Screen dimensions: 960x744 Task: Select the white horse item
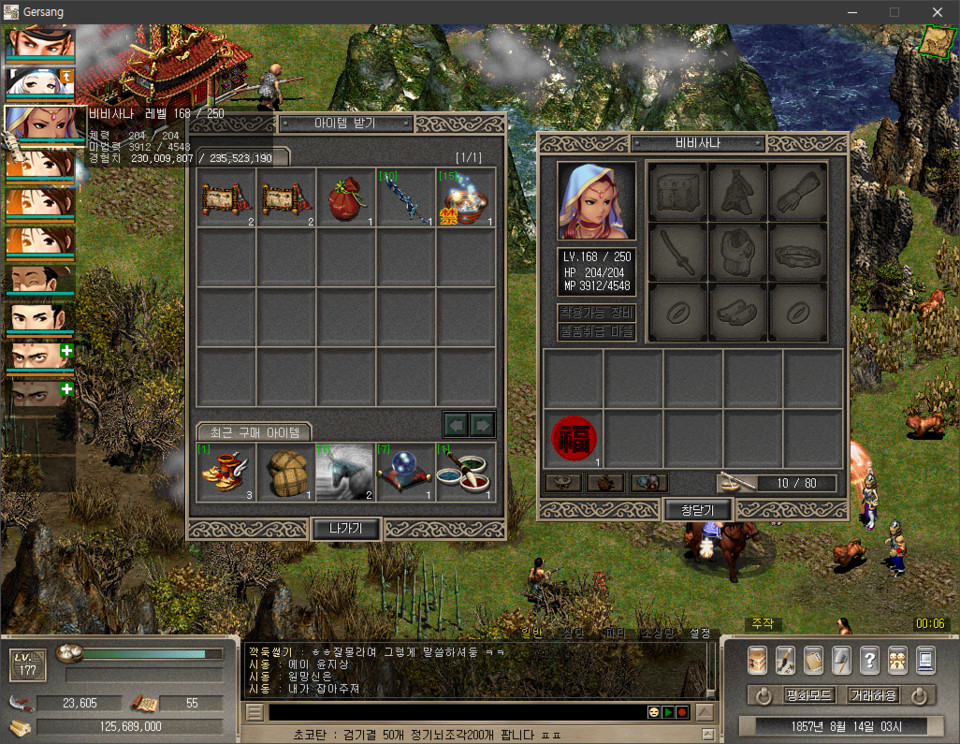click(345, 472)
